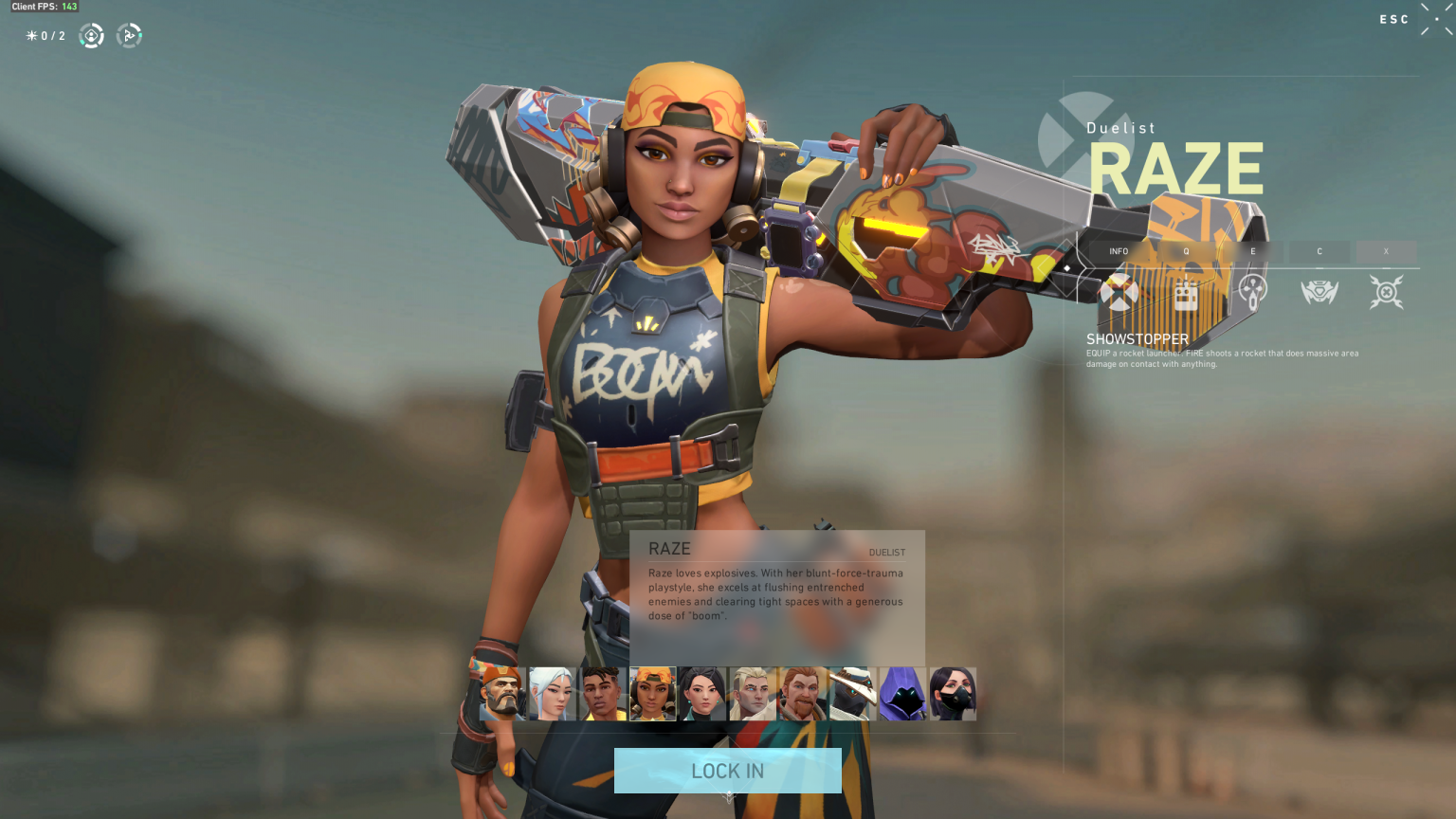Pick Viper's masked portrait
The image size is (1456, 819).
point(954,692)
